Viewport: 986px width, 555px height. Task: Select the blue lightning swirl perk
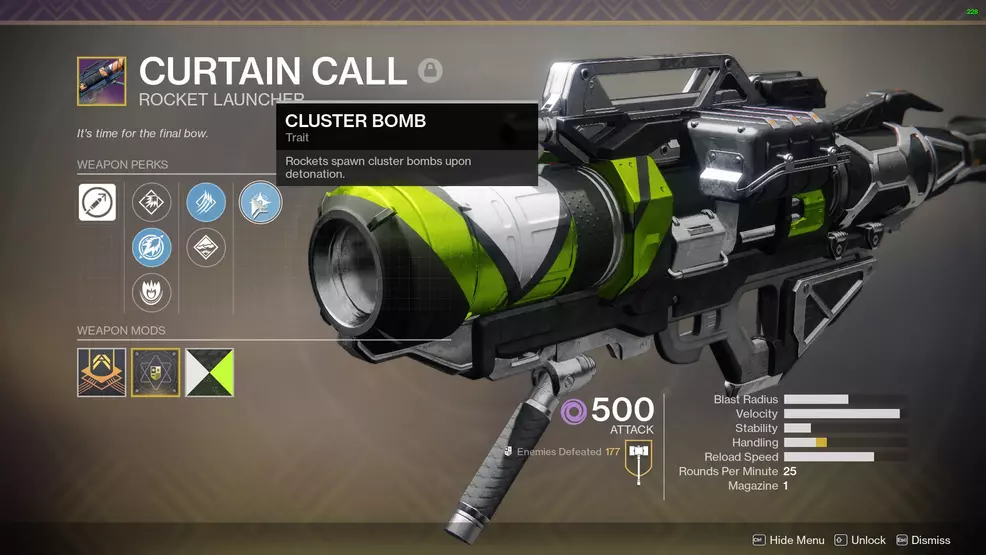tap(152, 248)
